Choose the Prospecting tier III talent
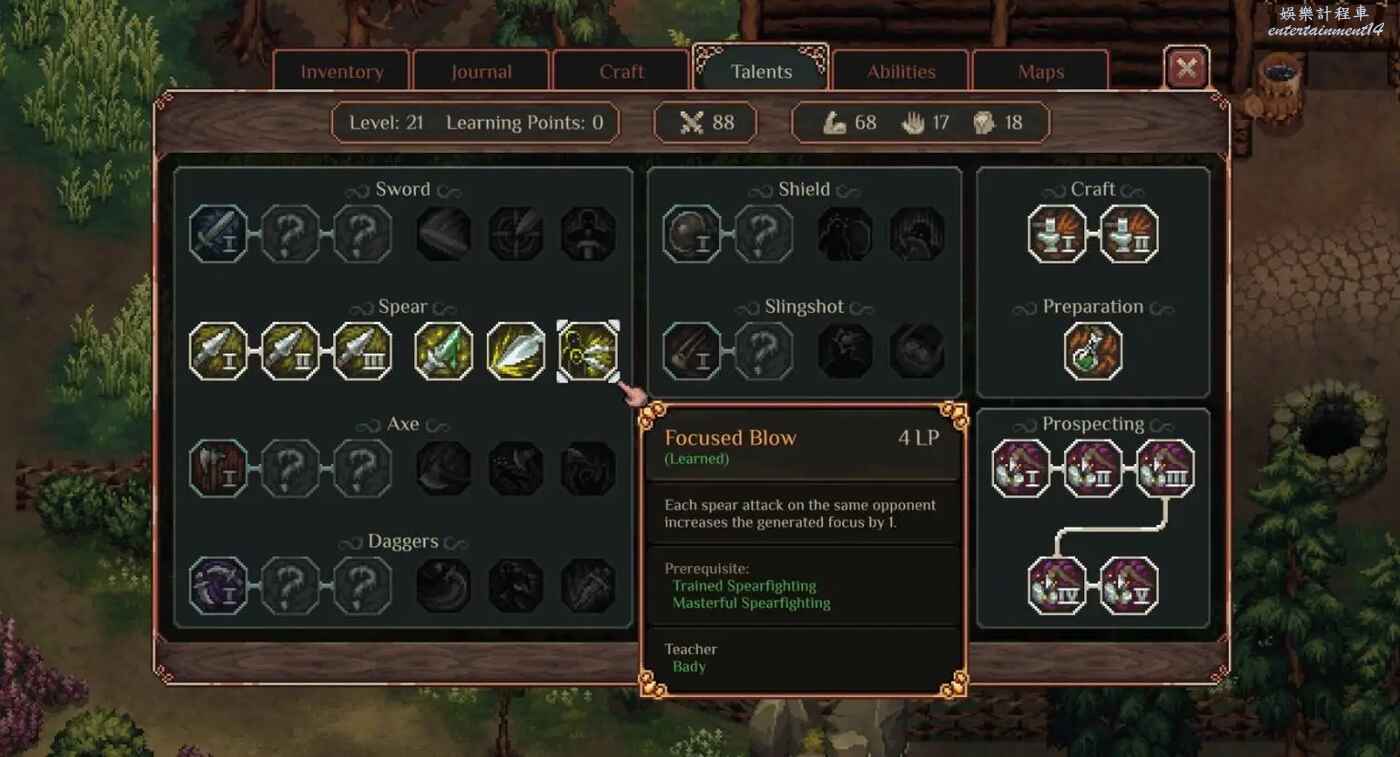The height and width of the screenshot is (757, 1400). click(1165, 468)
